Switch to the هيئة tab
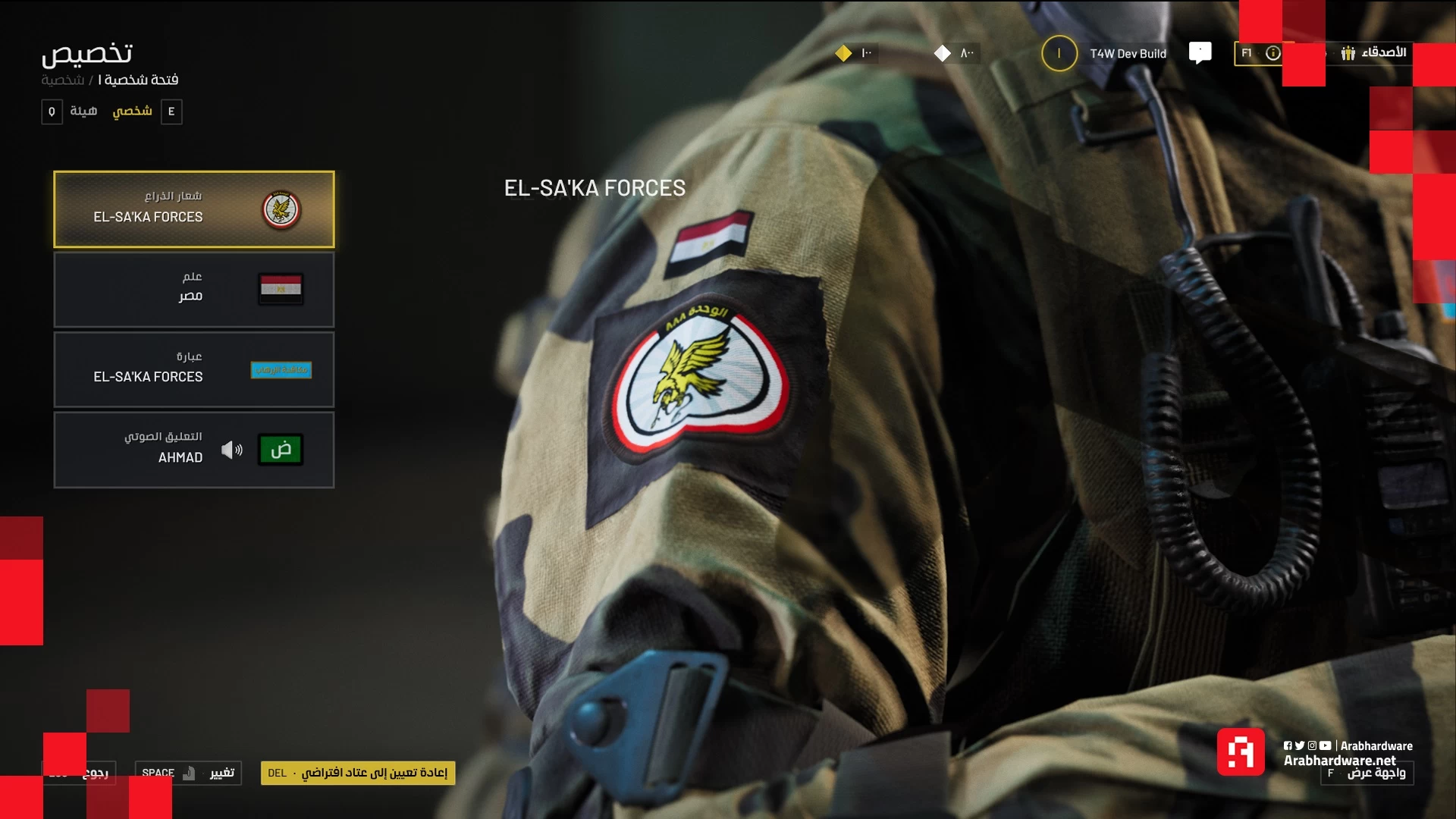 pyautogui.click(x=83, y=111)
